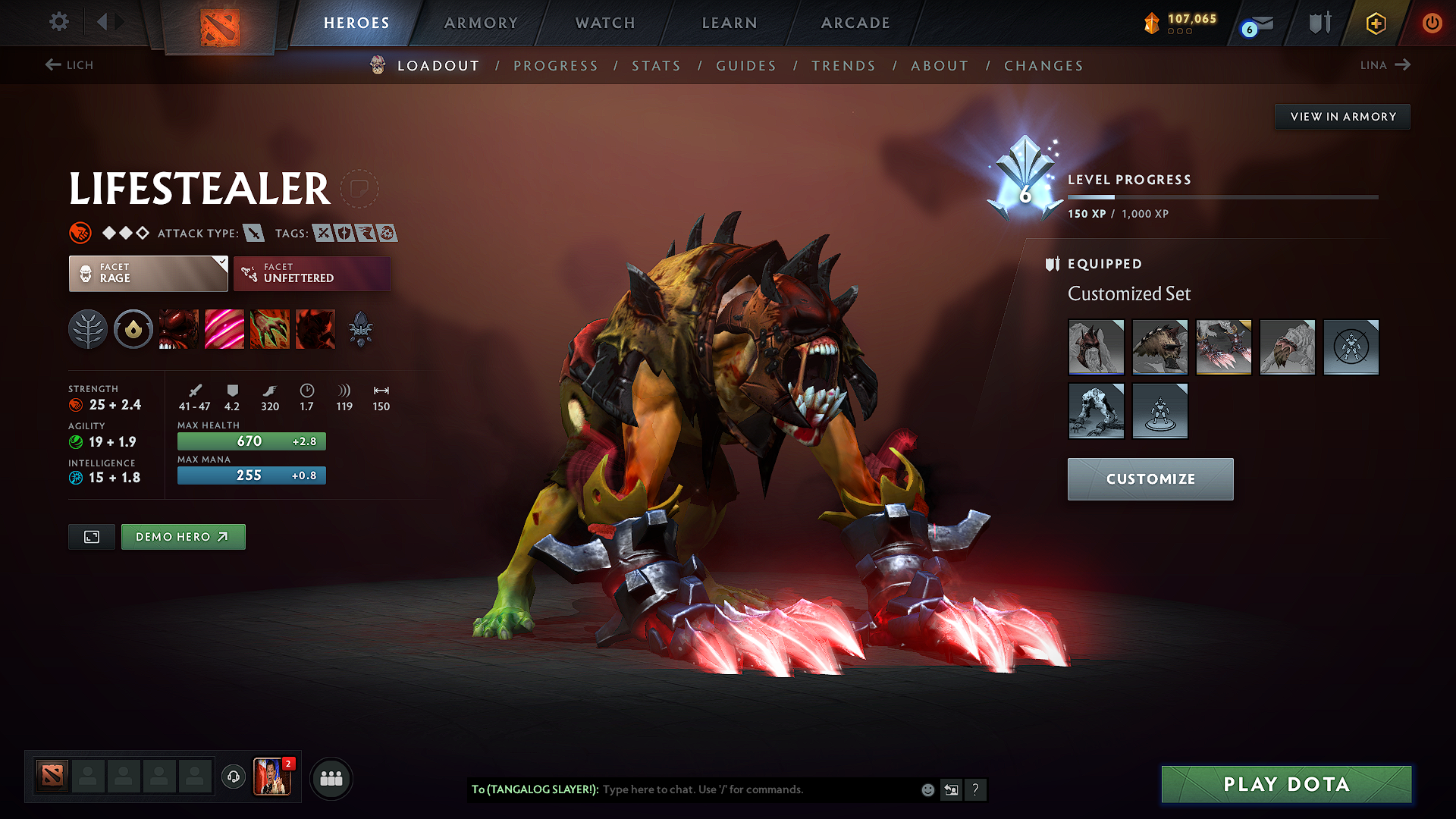Show the hero Progress section

(556, 66)
